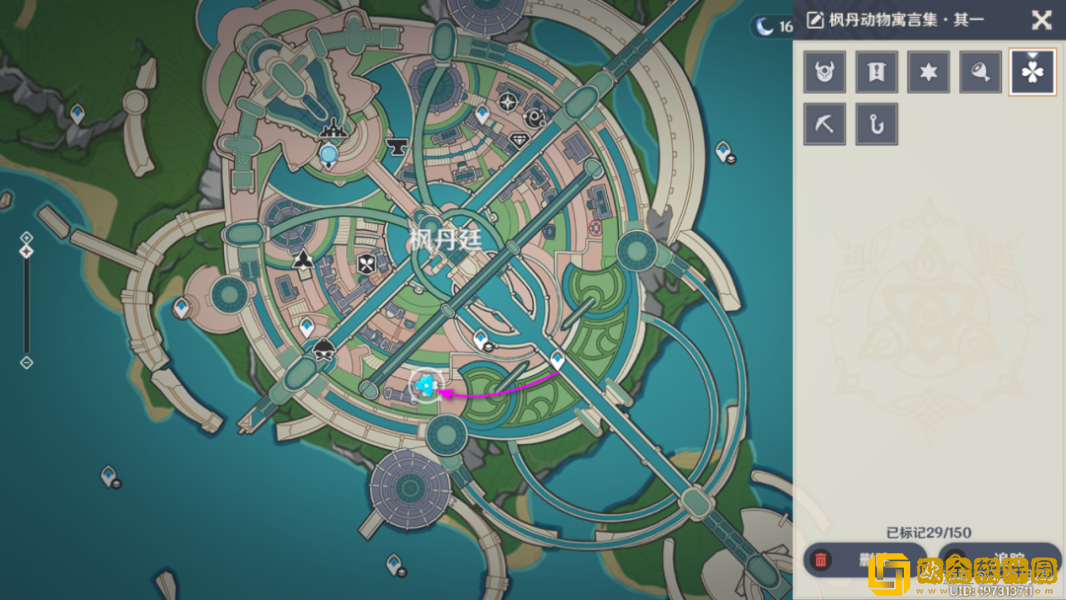The image size is (1066, 600).
Task: Open the hat-and-mustache NPC map marker
Action: 324,351
